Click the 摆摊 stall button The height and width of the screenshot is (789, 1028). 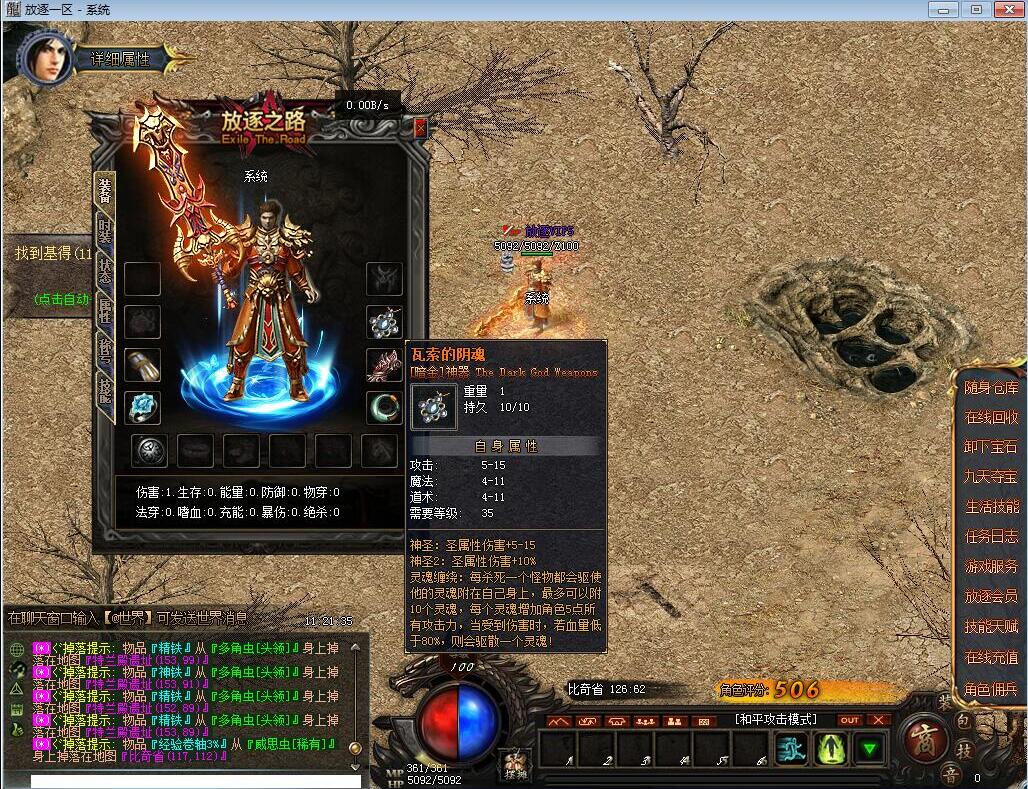click(x=515, y=763)
